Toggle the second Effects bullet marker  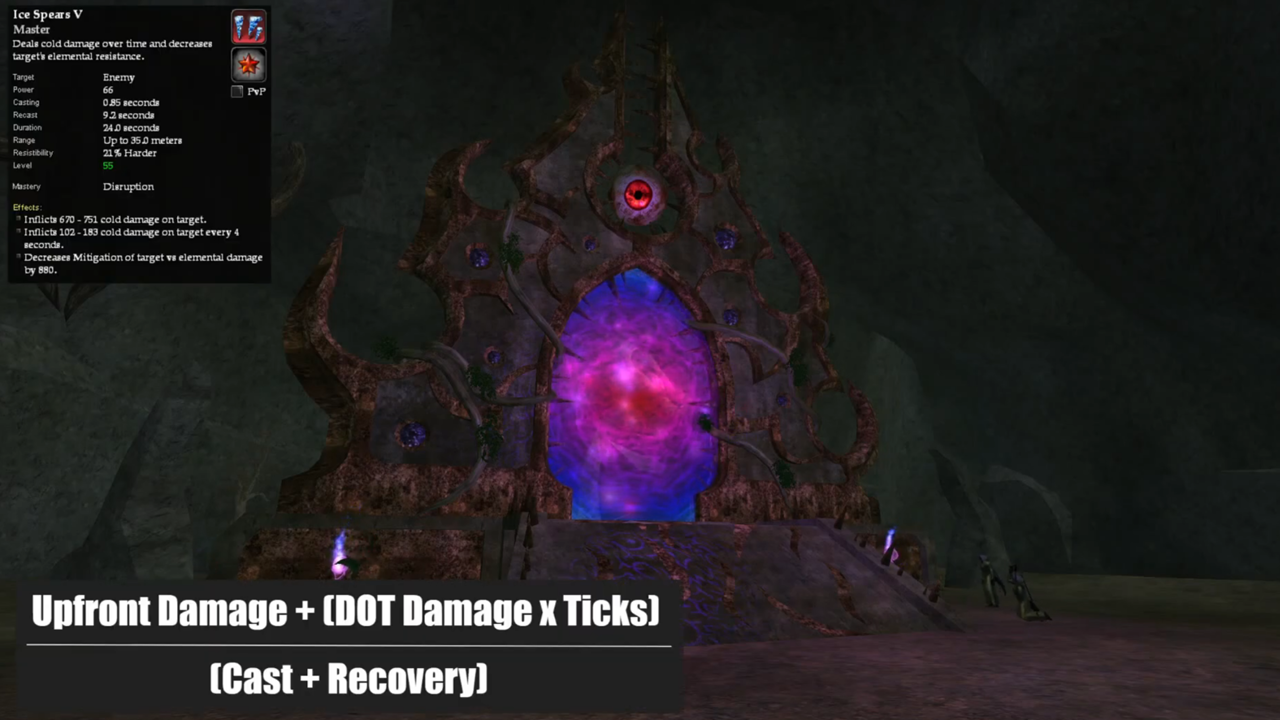pyautogui.click(x=17, y=231)
